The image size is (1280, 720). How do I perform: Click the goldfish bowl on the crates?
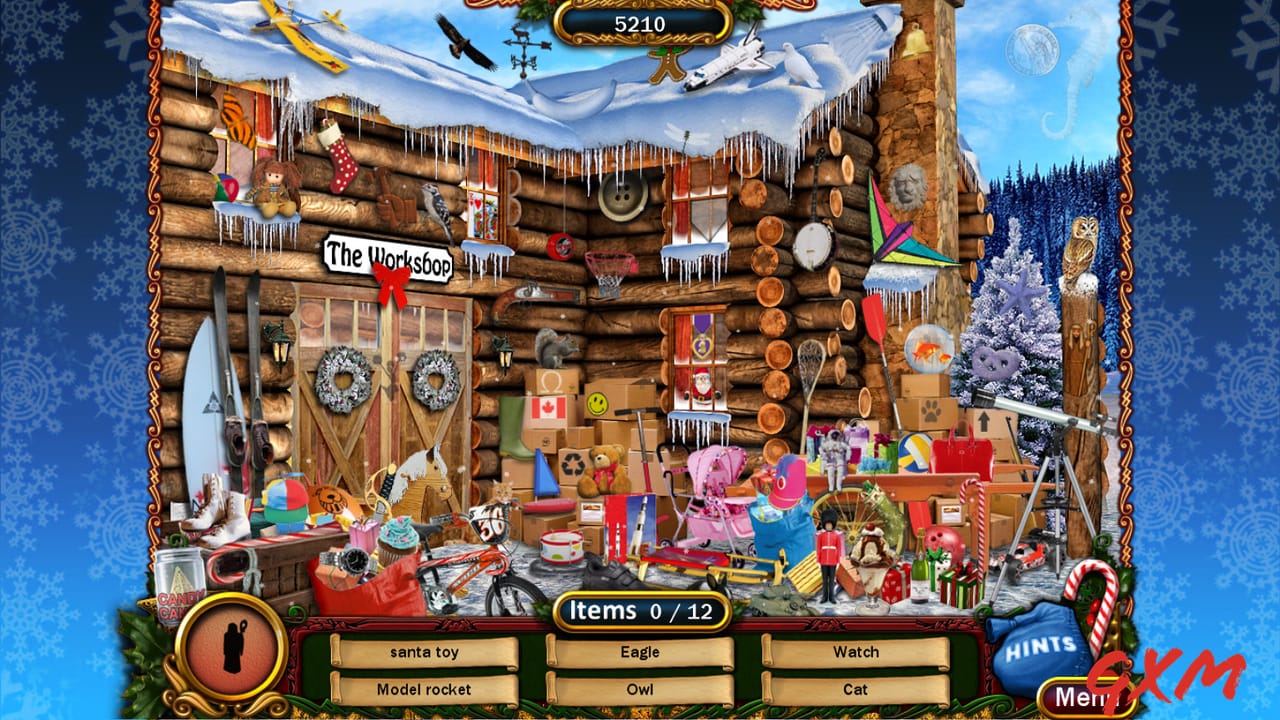click(930, 350)
